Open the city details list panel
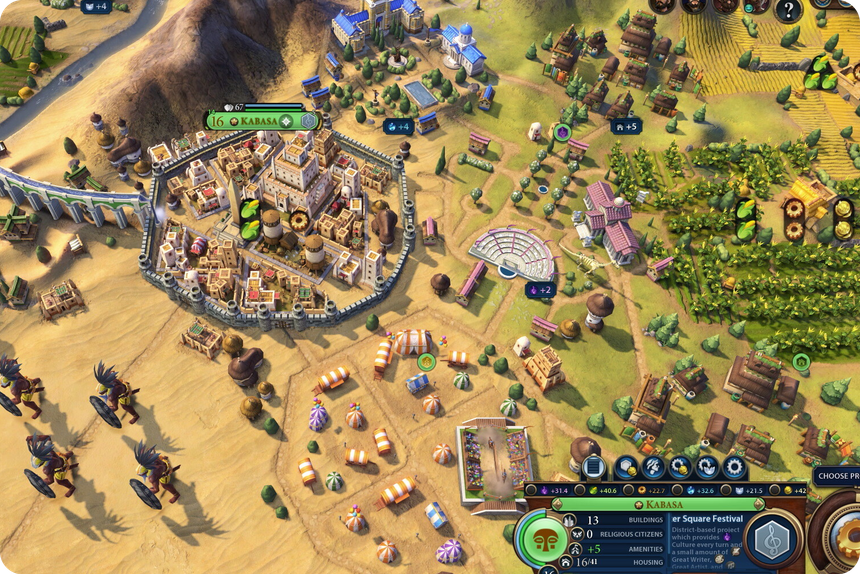The height and width of the screenshot is (574, 860). point(594,466)
